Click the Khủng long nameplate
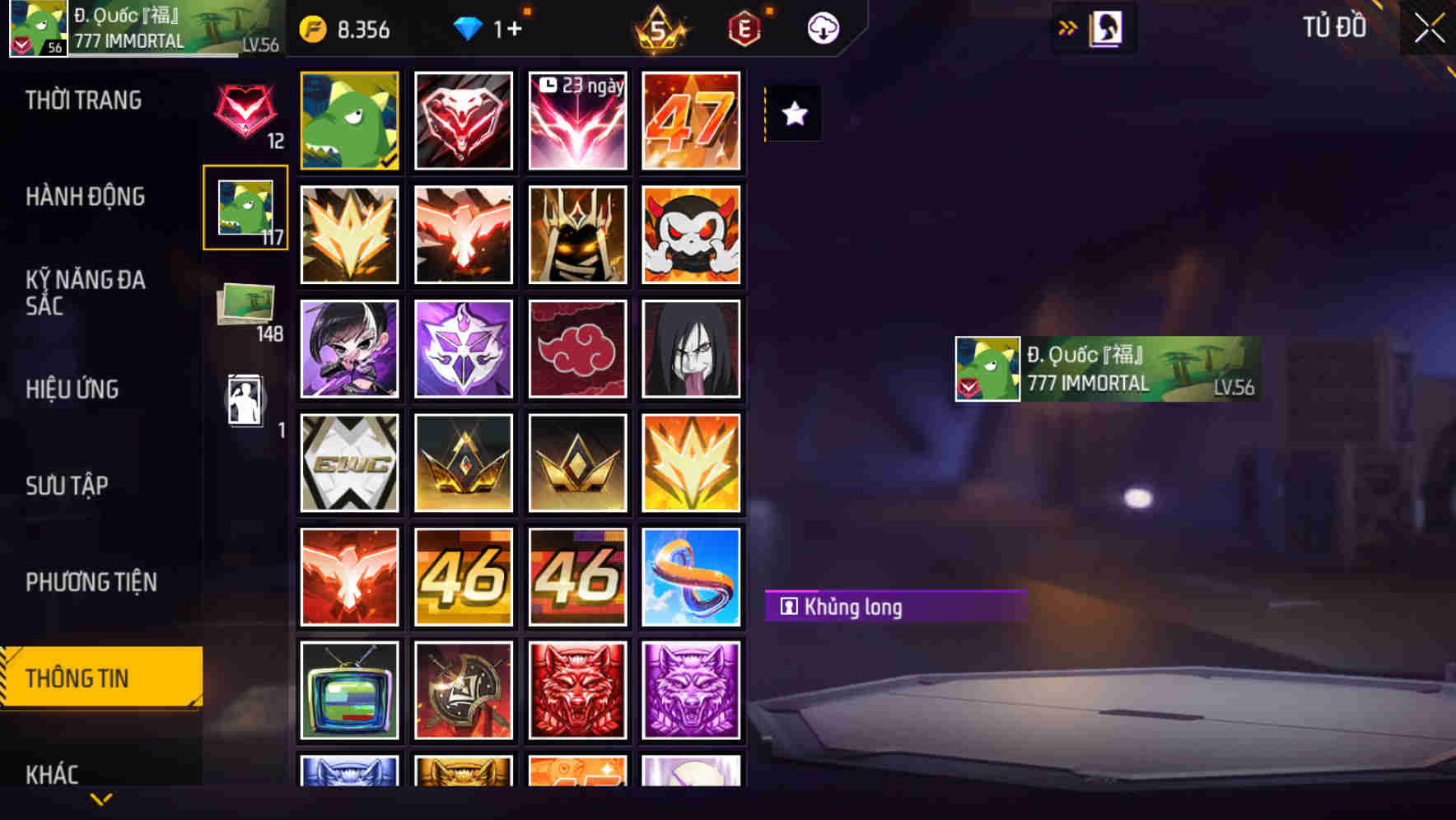Image resolution: width=1456 pixels, height=820 pixels. point(894,607)
